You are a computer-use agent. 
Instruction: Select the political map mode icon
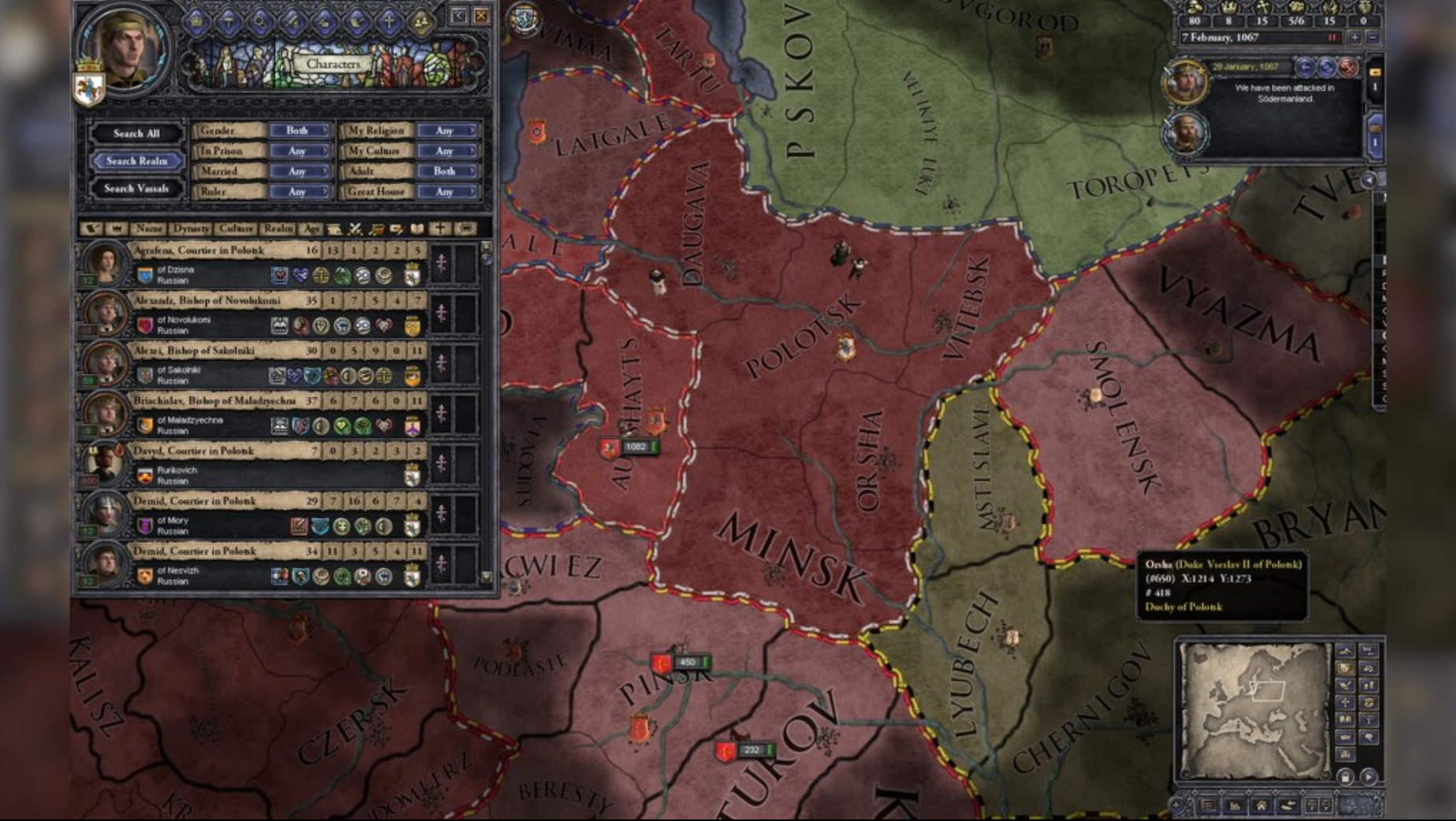tap(1346, 667)
